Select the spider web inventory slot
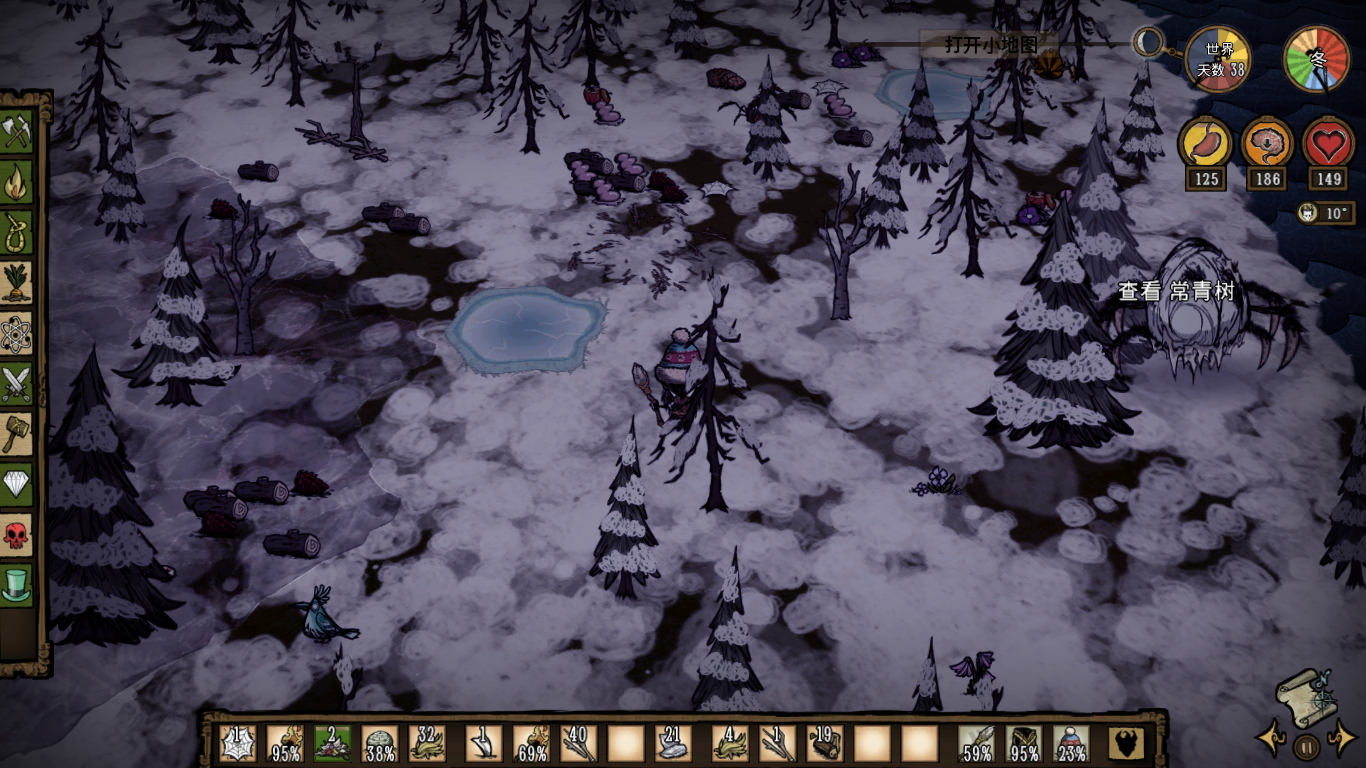Image resolution: width=1366 pixels, height=768 pixels. tap(237, 743)
